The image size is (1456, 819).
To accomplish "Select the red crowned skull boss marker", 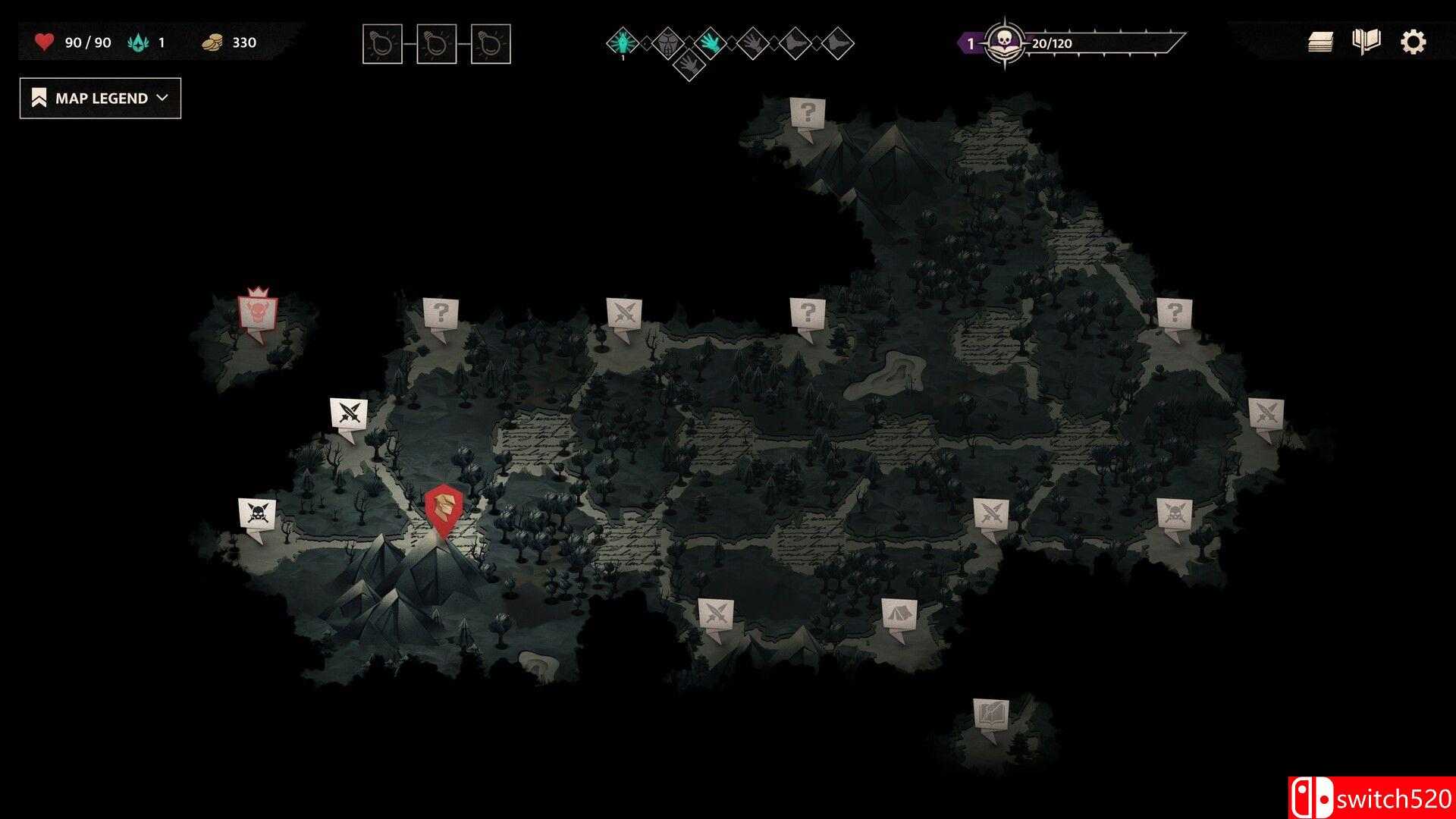I will pos(258,311).
